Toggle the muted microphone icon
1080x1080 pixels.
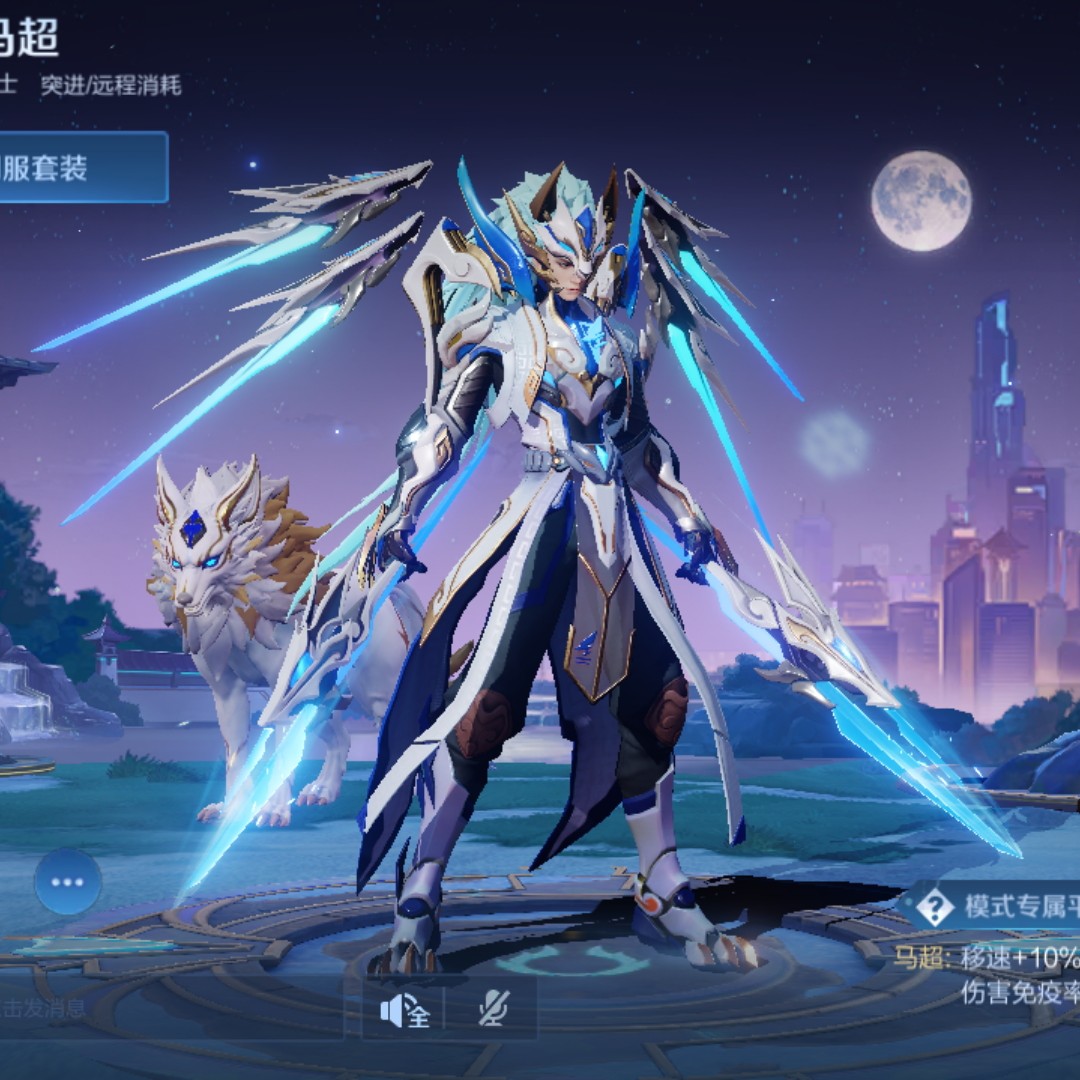click(492, 1010)
